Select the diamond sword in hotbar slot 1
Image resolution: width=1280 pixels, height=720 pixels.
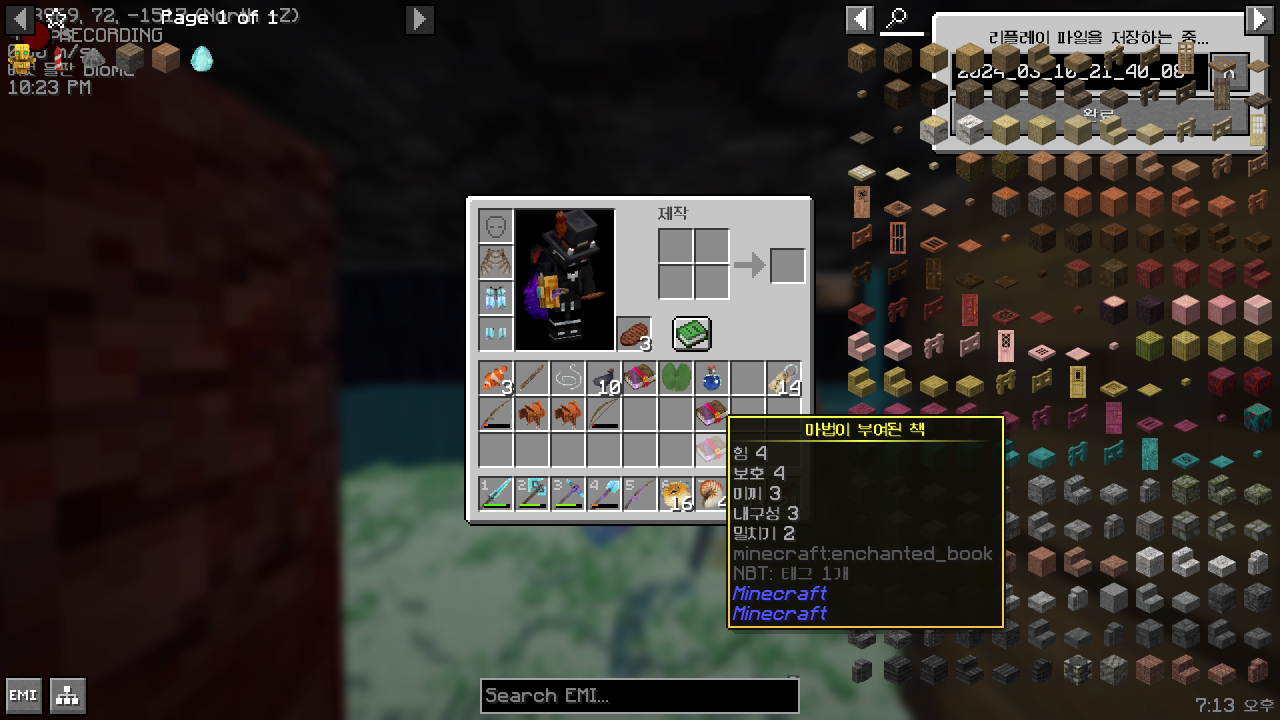coord(496,494)
